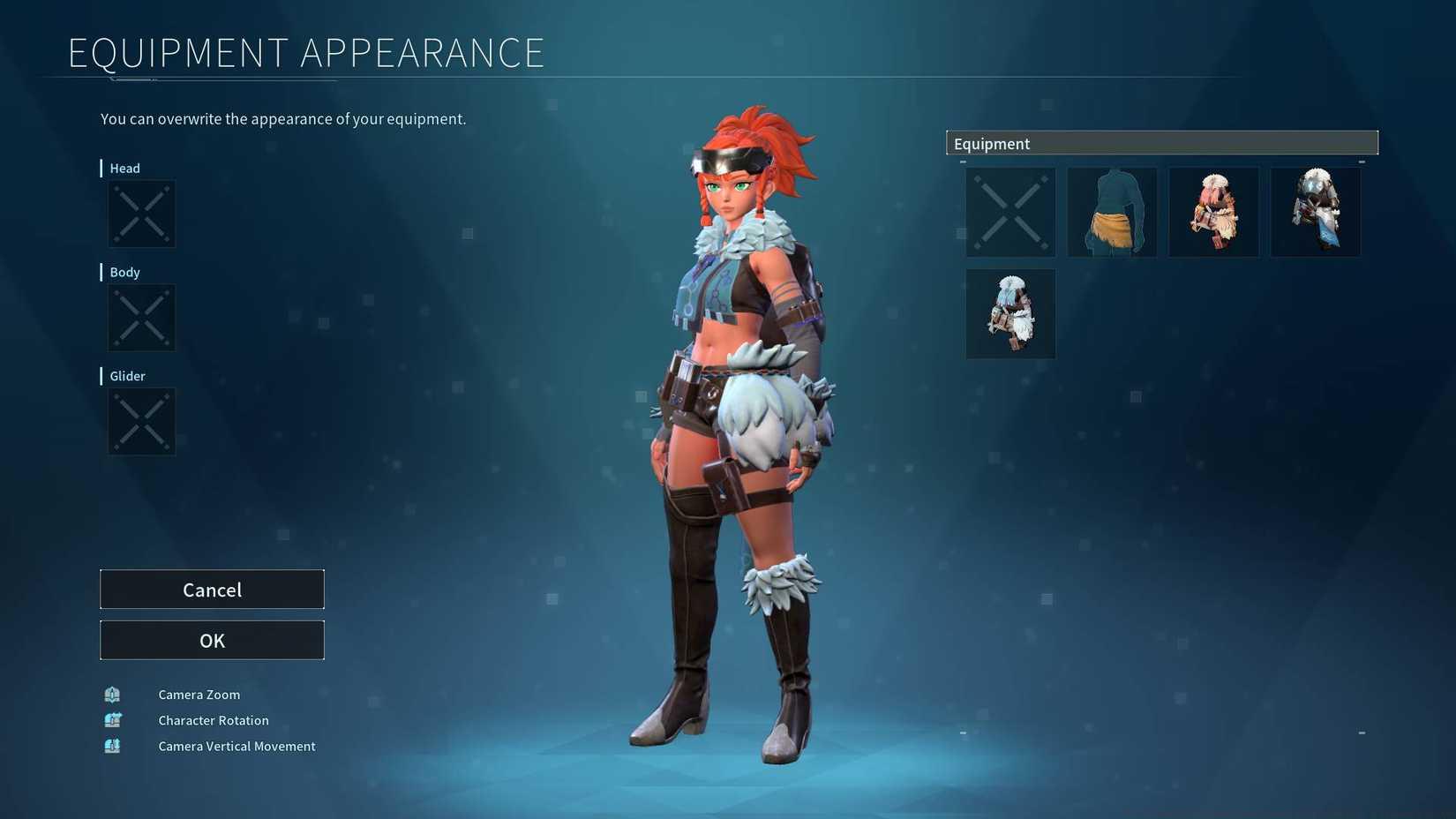Select the empty Head appearance slot
Image resolution: width=1456 pixels, height=819 pixels.
pyautogui.click(x=141, y=214)
